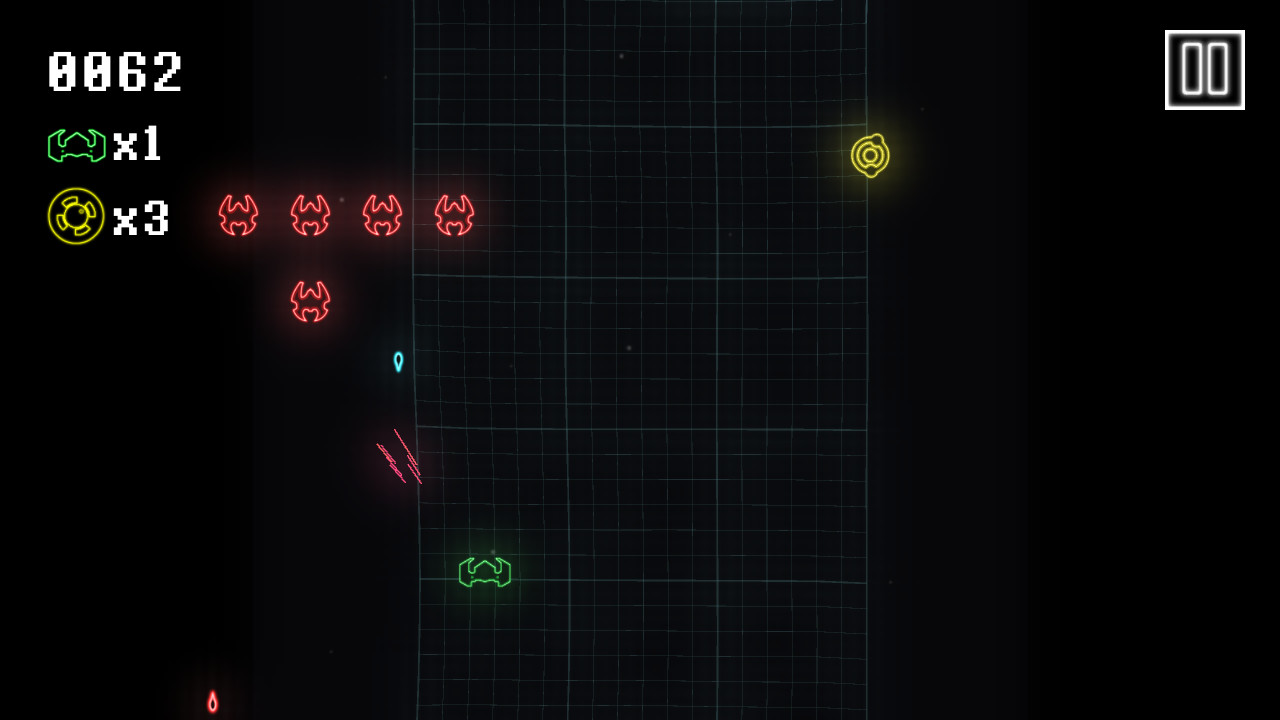The image size is (1280, 720).
Task: Select the third red enemy in the row
Action: click(380, 215)
